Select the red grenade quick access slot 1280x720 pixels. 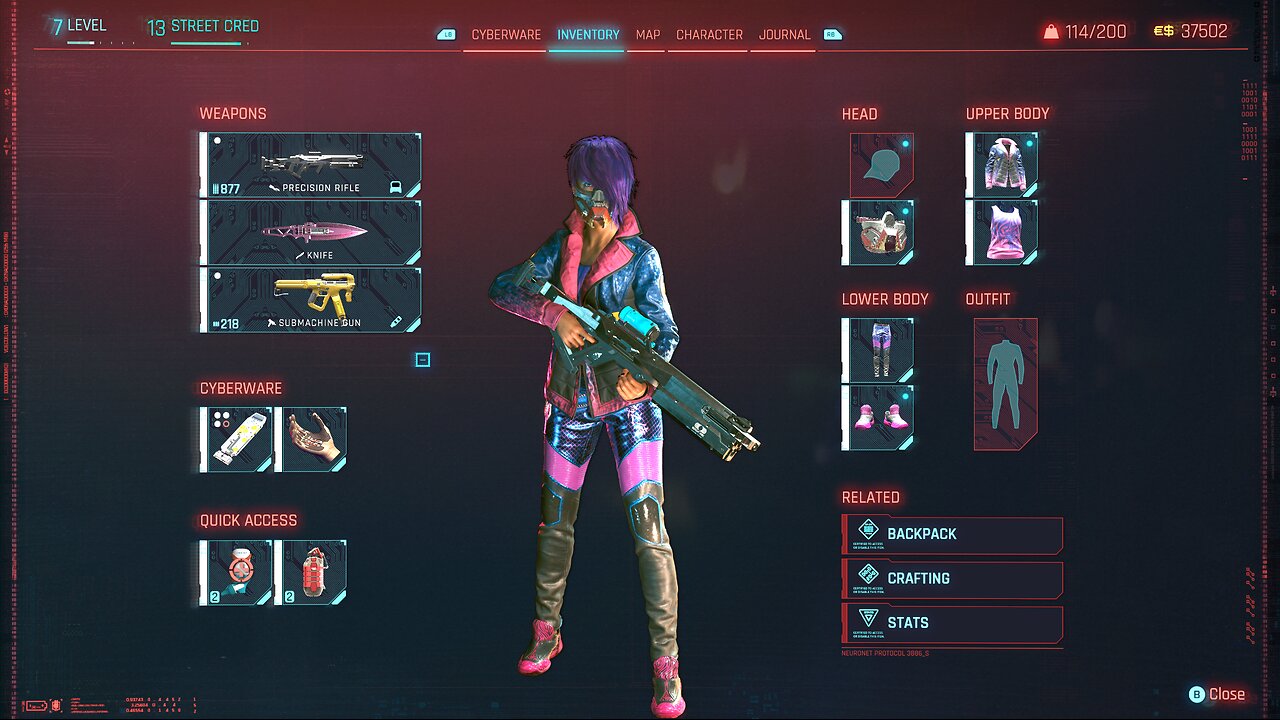[x=311, y=573]
